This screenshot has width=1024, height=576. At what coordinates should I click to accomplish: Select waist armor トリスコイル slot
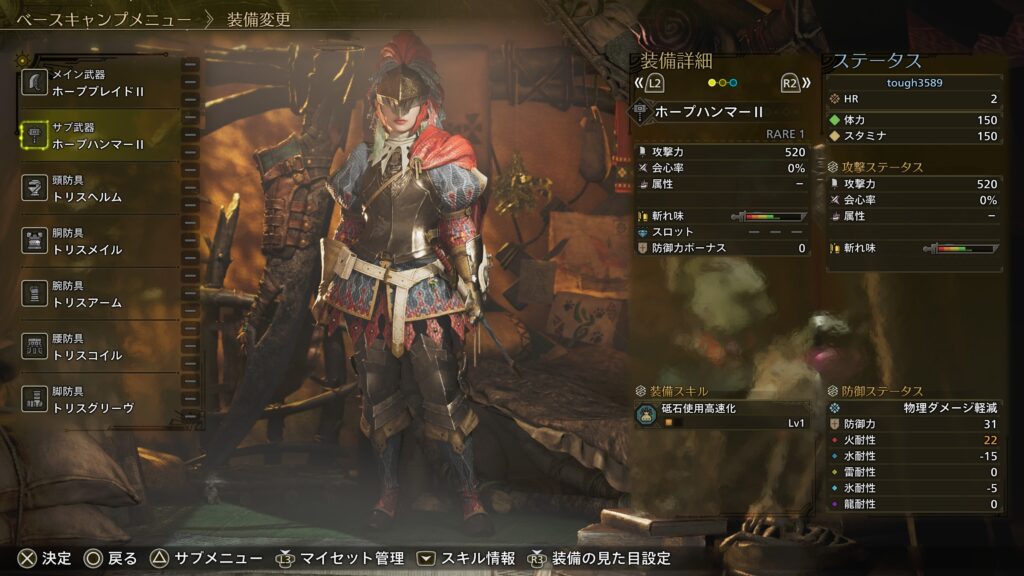(x=98, y=347)
